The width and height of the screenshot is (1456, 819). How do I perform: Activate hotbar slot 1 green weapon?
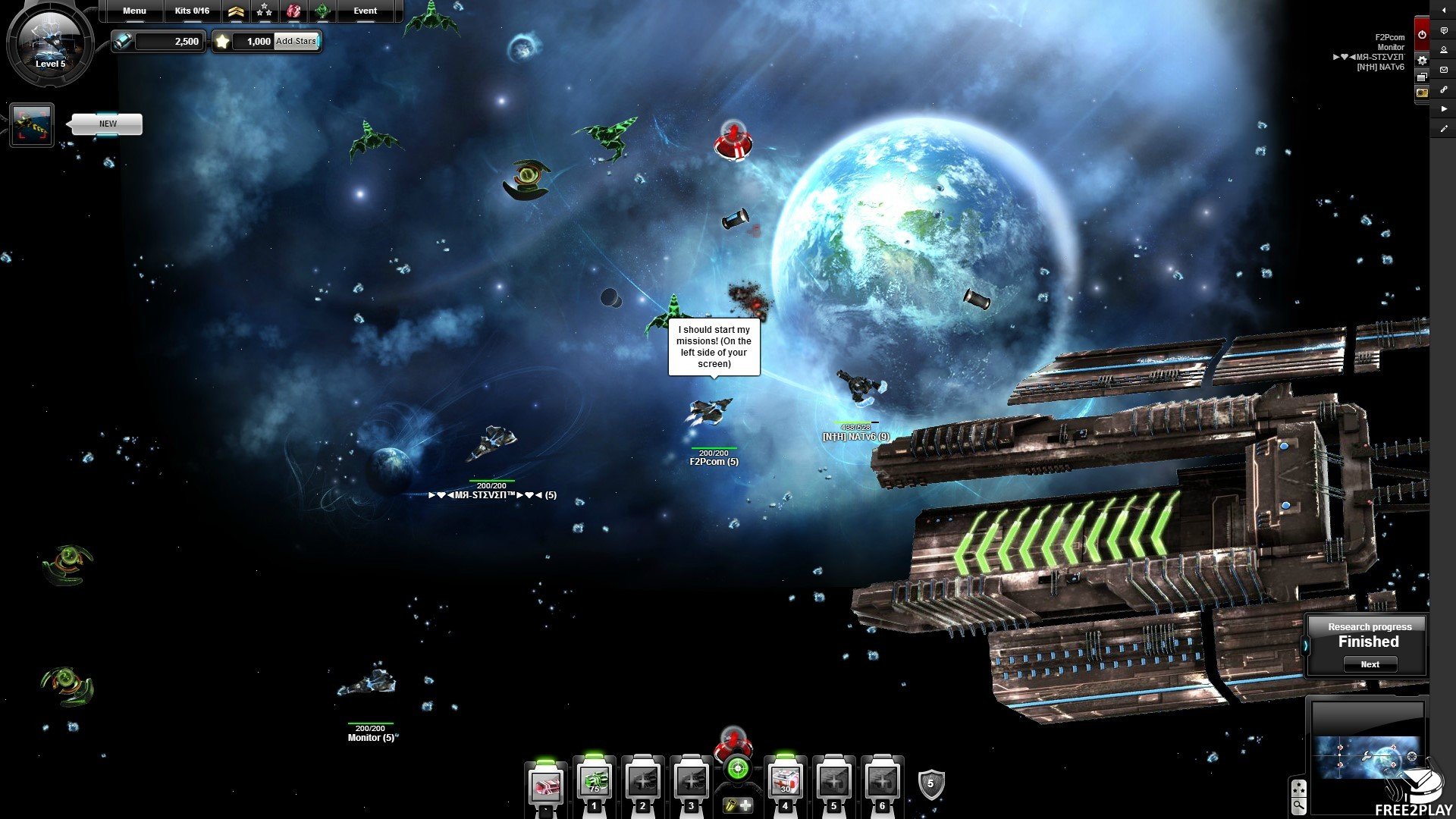(594, 781)
